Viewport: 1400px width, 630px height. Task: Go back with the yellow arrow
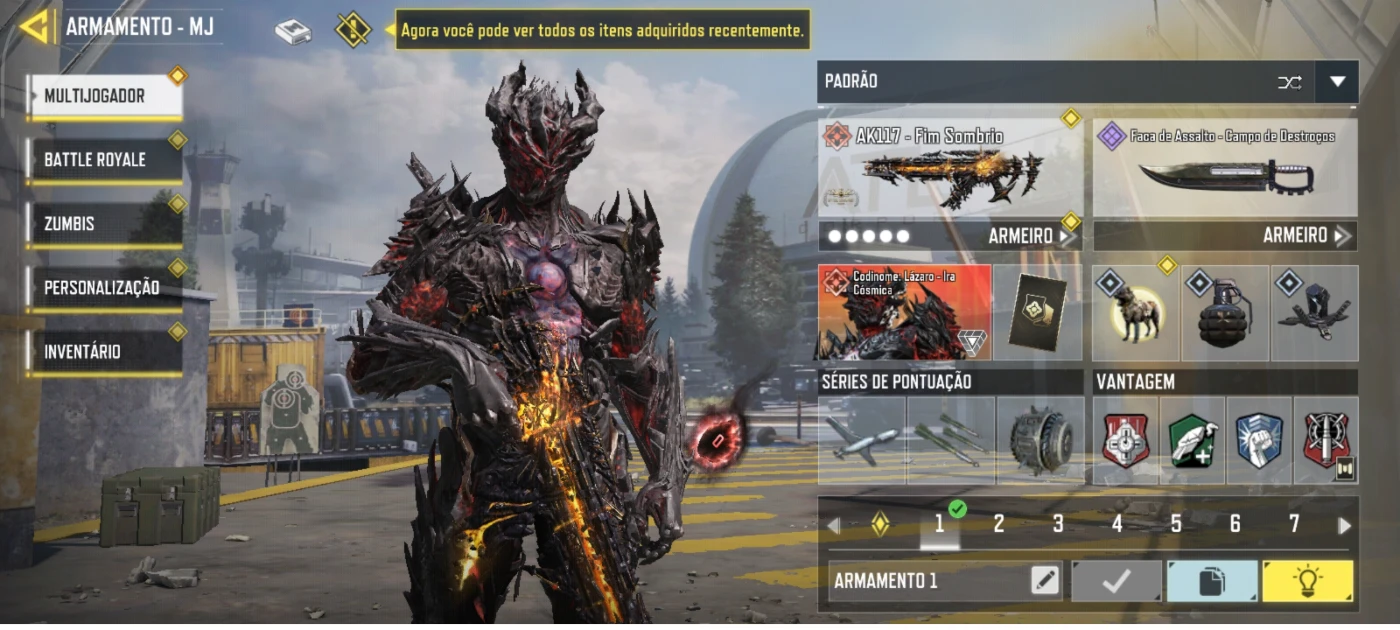(x=35, y=27)
